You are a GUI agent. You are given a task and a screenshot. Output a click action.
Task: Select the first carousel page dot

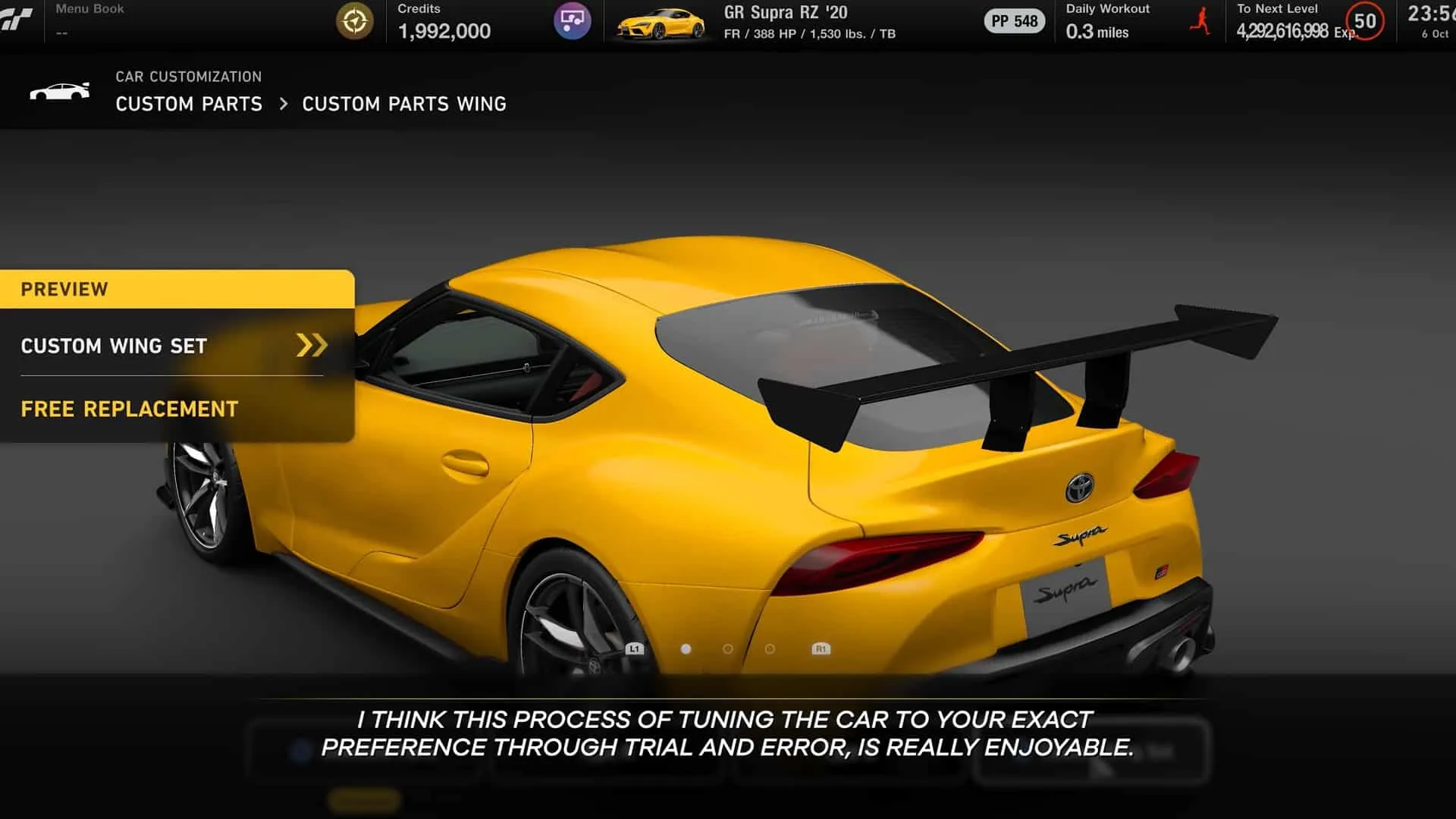click(686, 648)
